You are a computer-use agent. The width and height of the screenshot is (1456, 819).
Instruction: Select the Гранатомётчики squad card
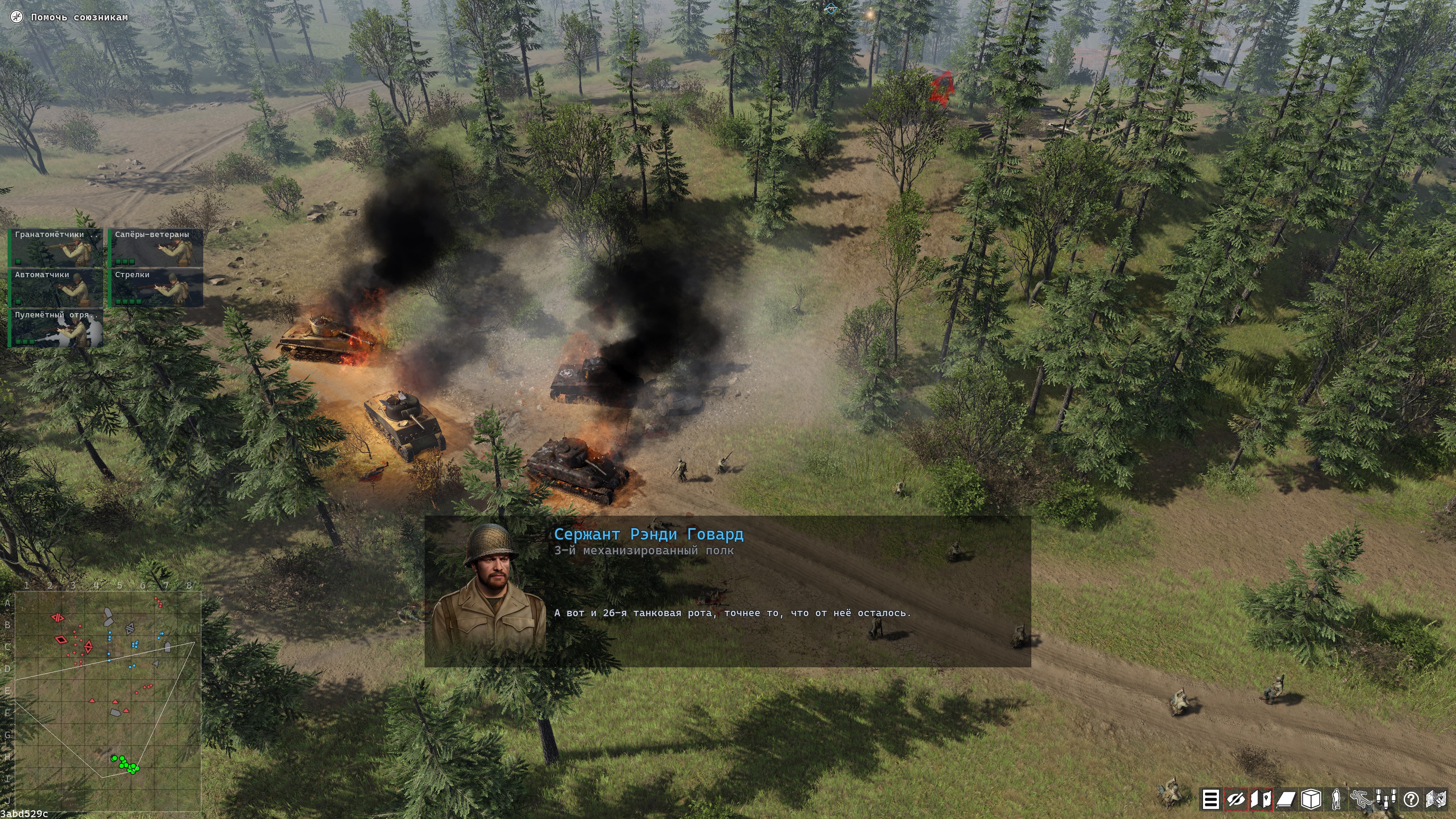(x=55, y=248)
